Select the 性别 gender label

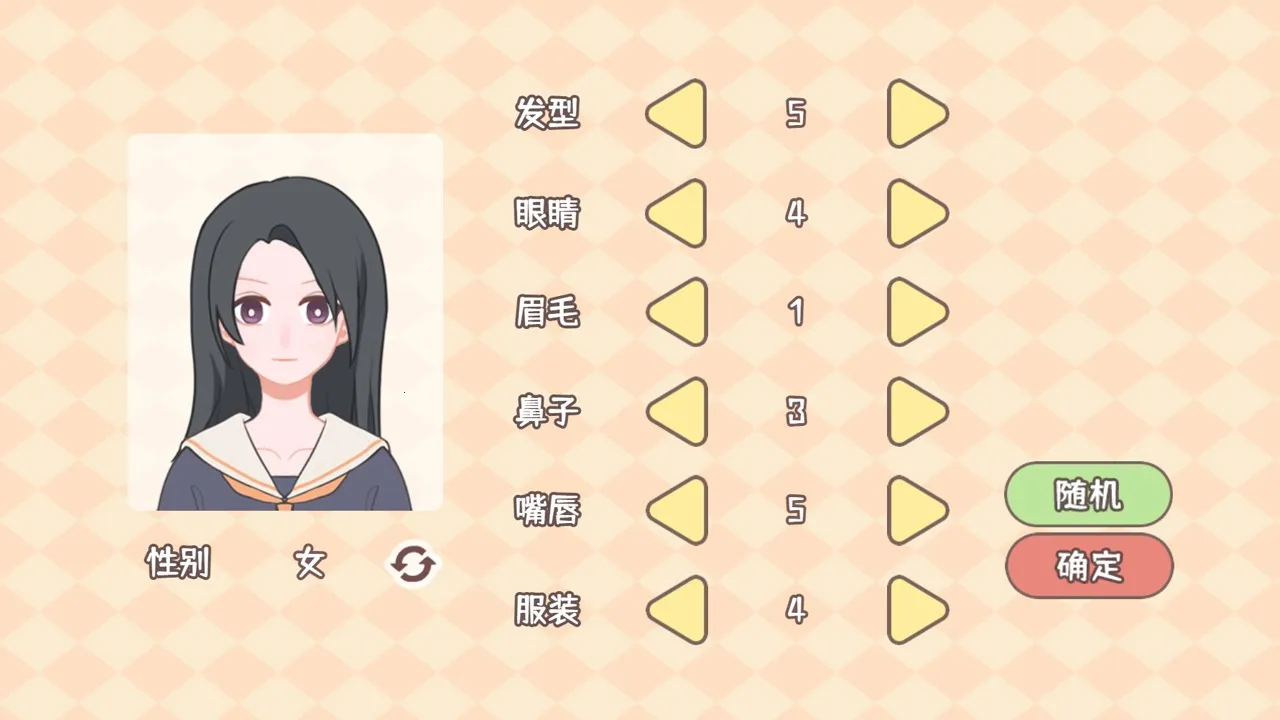pyautogui.click(x=176, y=564)
